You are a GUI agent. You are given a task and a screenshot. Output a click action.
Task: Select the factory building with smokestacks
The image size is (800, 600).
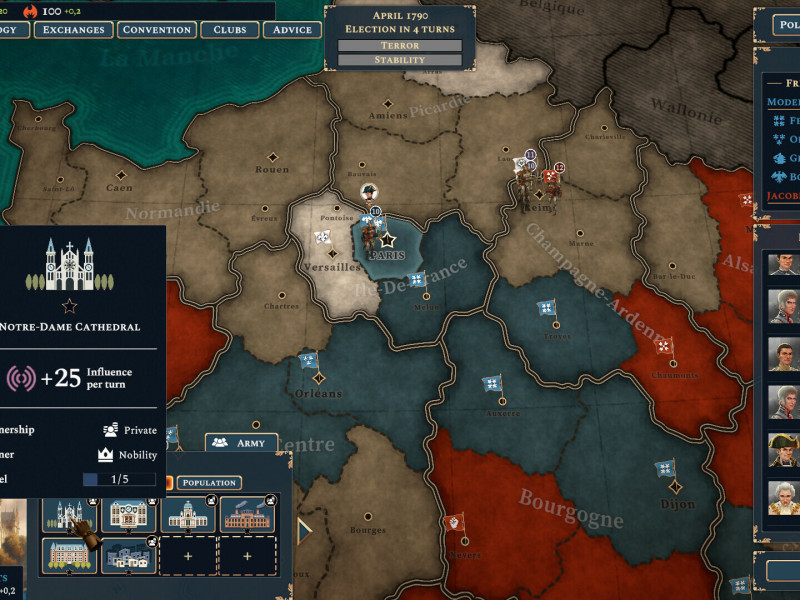pos(246,514)
